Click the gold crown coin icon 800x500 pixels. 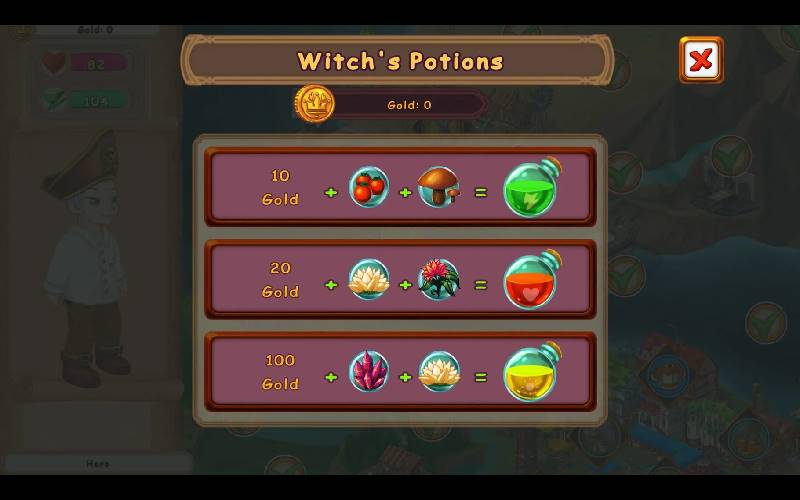click(315, 104)
